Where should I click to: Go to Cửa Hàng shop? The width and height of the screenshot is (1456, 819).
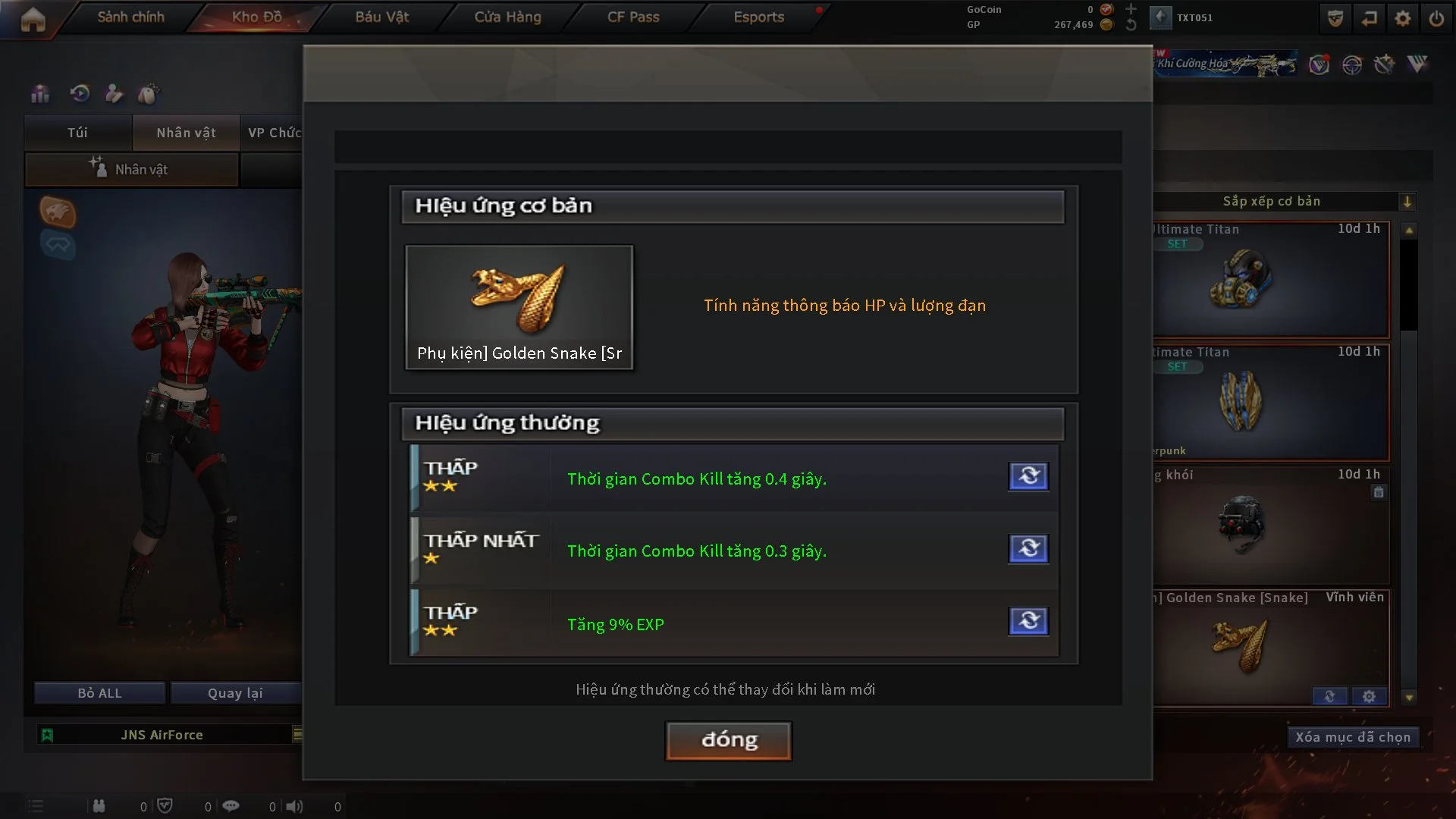click(507, 17)
